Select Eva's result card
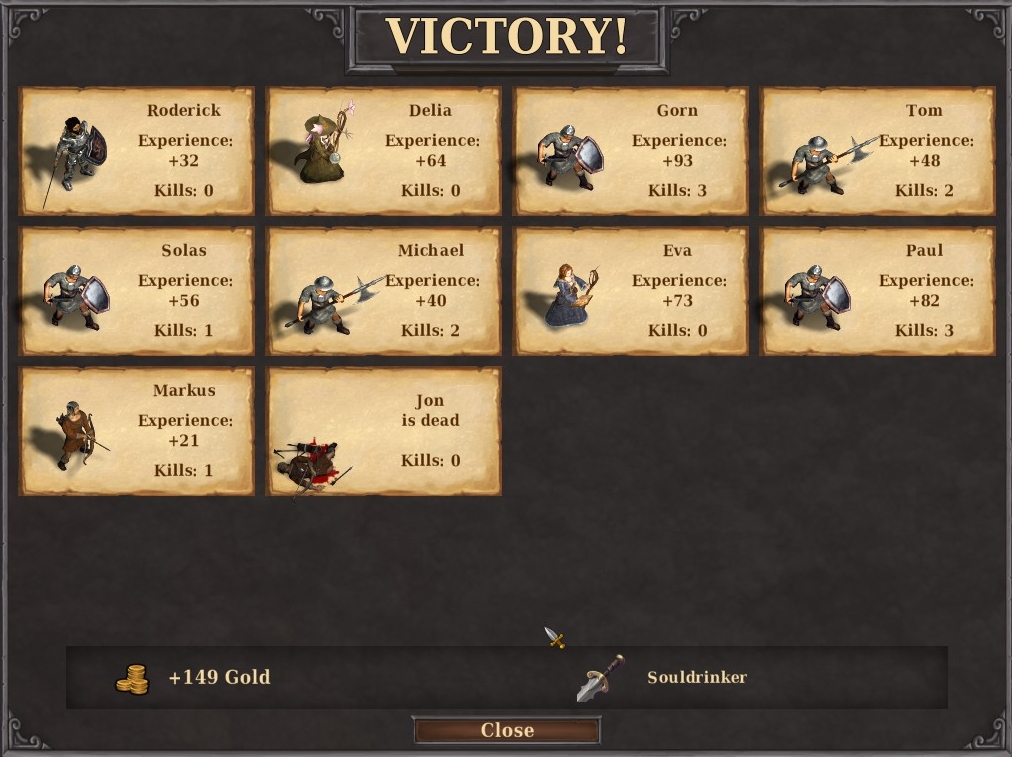1012x757 pixels. 631,291
